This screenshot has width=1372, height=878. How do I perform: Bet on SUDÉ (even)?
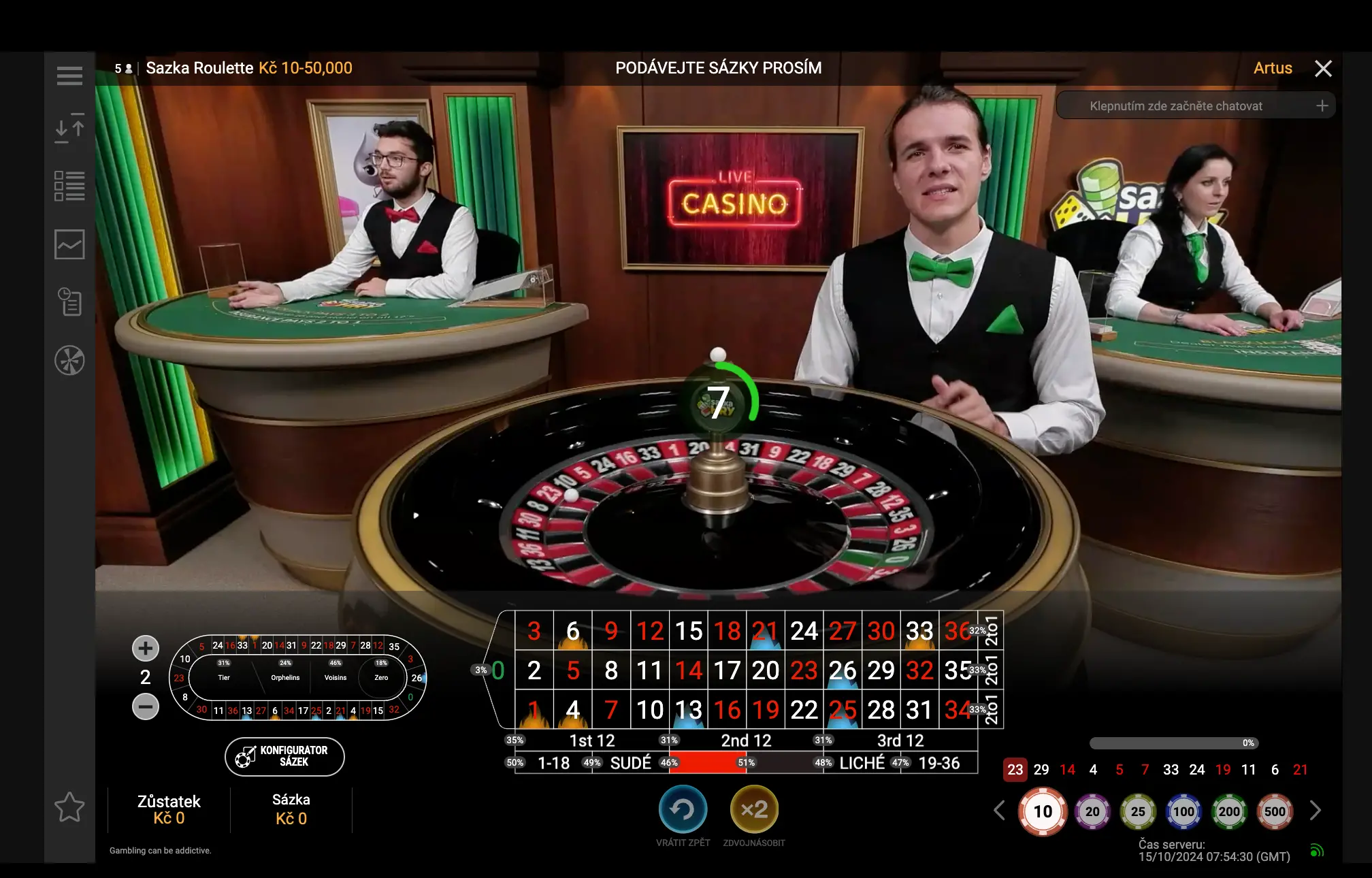click(630, 763)
